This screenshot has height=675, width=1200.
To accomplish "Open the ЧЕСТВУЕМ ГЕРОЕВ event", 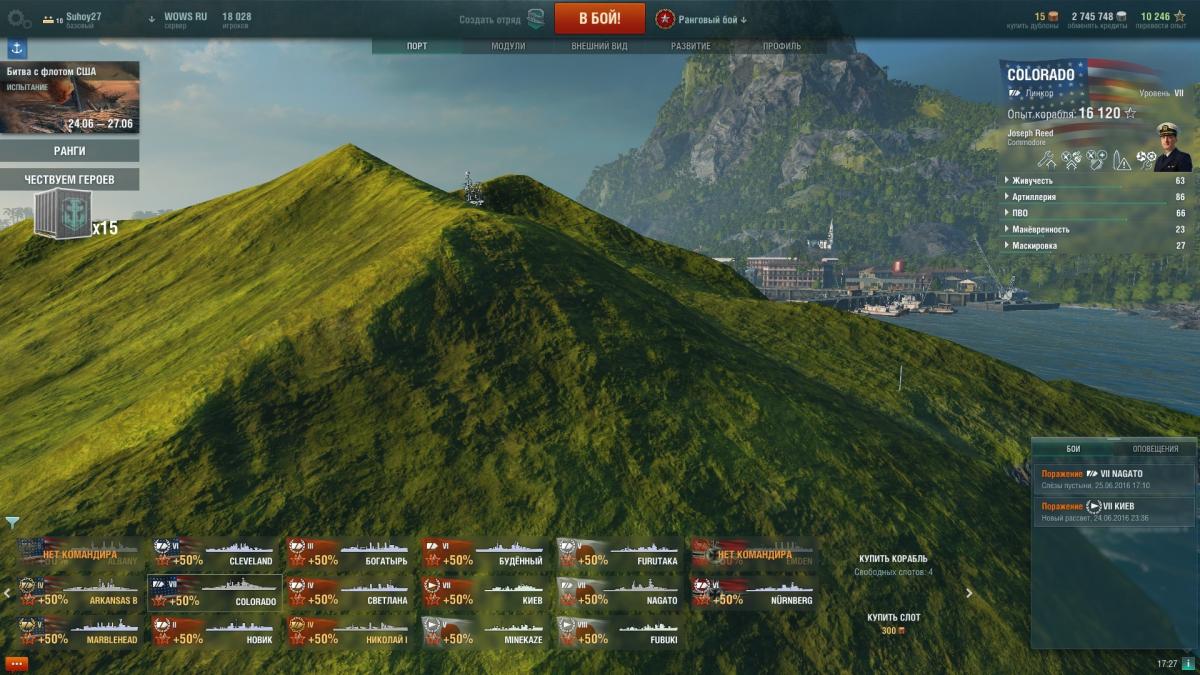I will tap(69, 179).
